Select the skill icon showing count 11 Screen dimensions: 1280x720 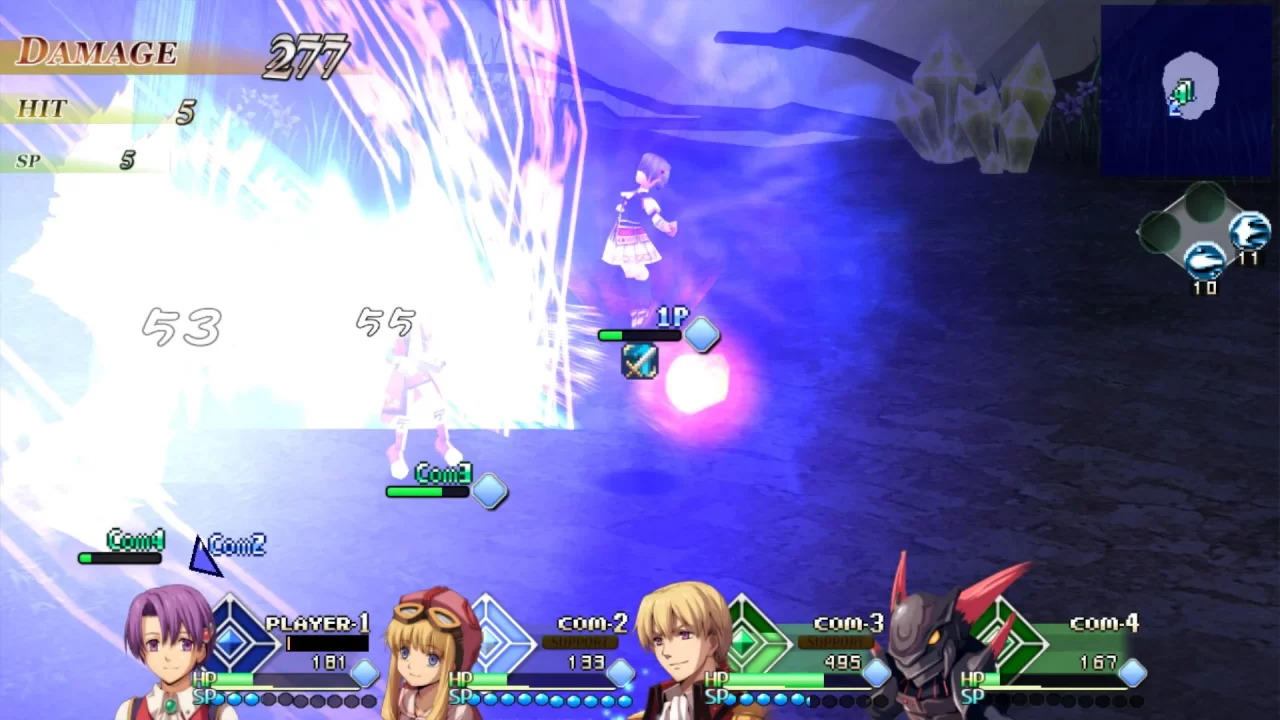click(x=1249, y=232)
